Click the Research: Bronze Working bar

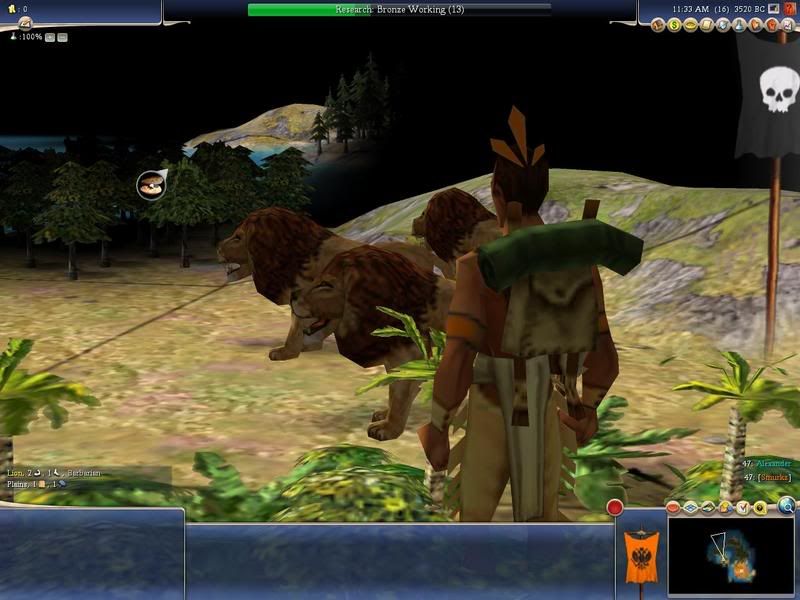pos(399,9)
